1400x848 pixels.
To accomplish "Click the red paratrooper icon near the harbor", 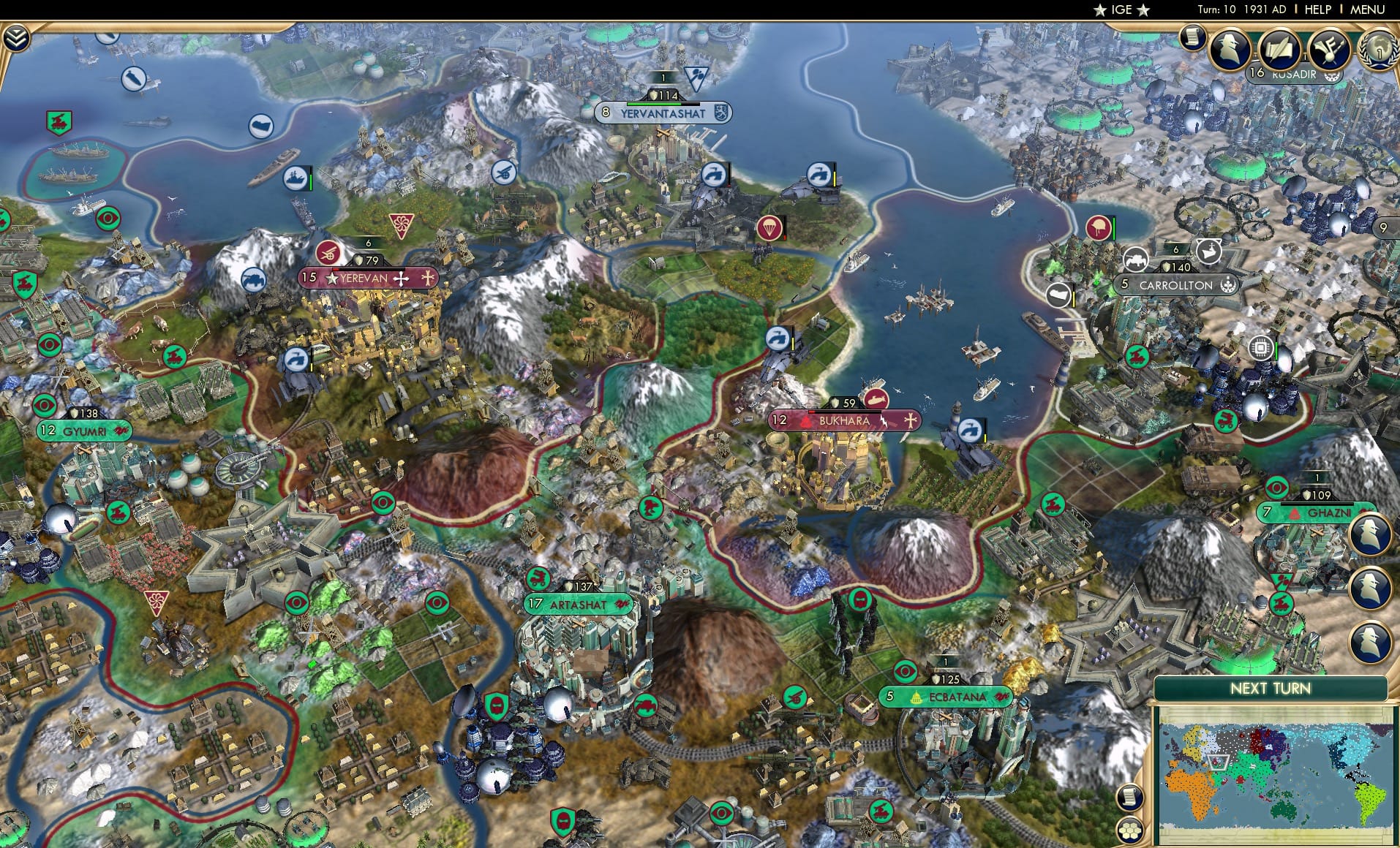I will click(768, 227).
